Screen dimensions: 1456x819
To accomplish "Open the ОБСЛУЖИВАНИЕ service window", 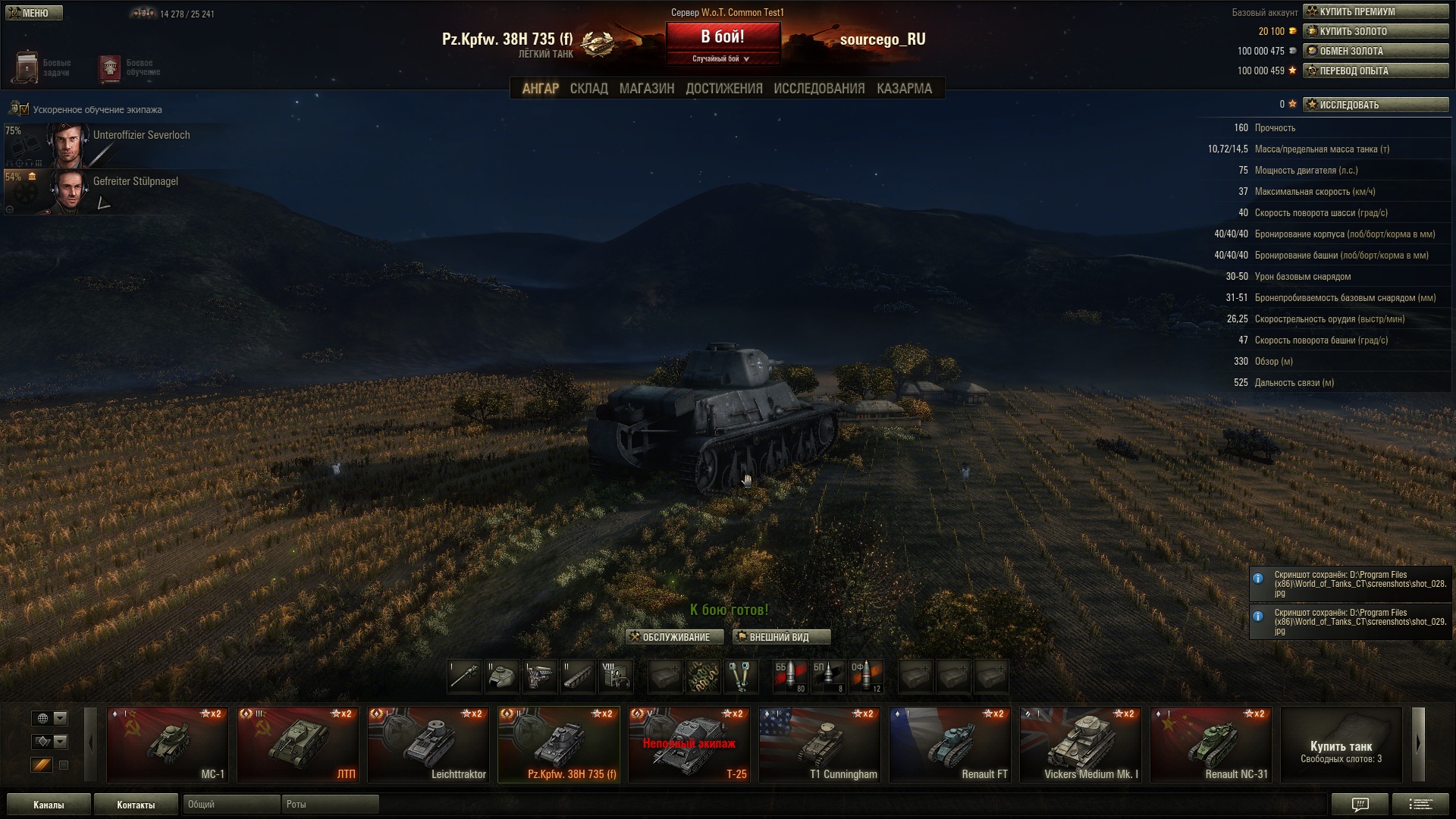I will tap(675, 637).
